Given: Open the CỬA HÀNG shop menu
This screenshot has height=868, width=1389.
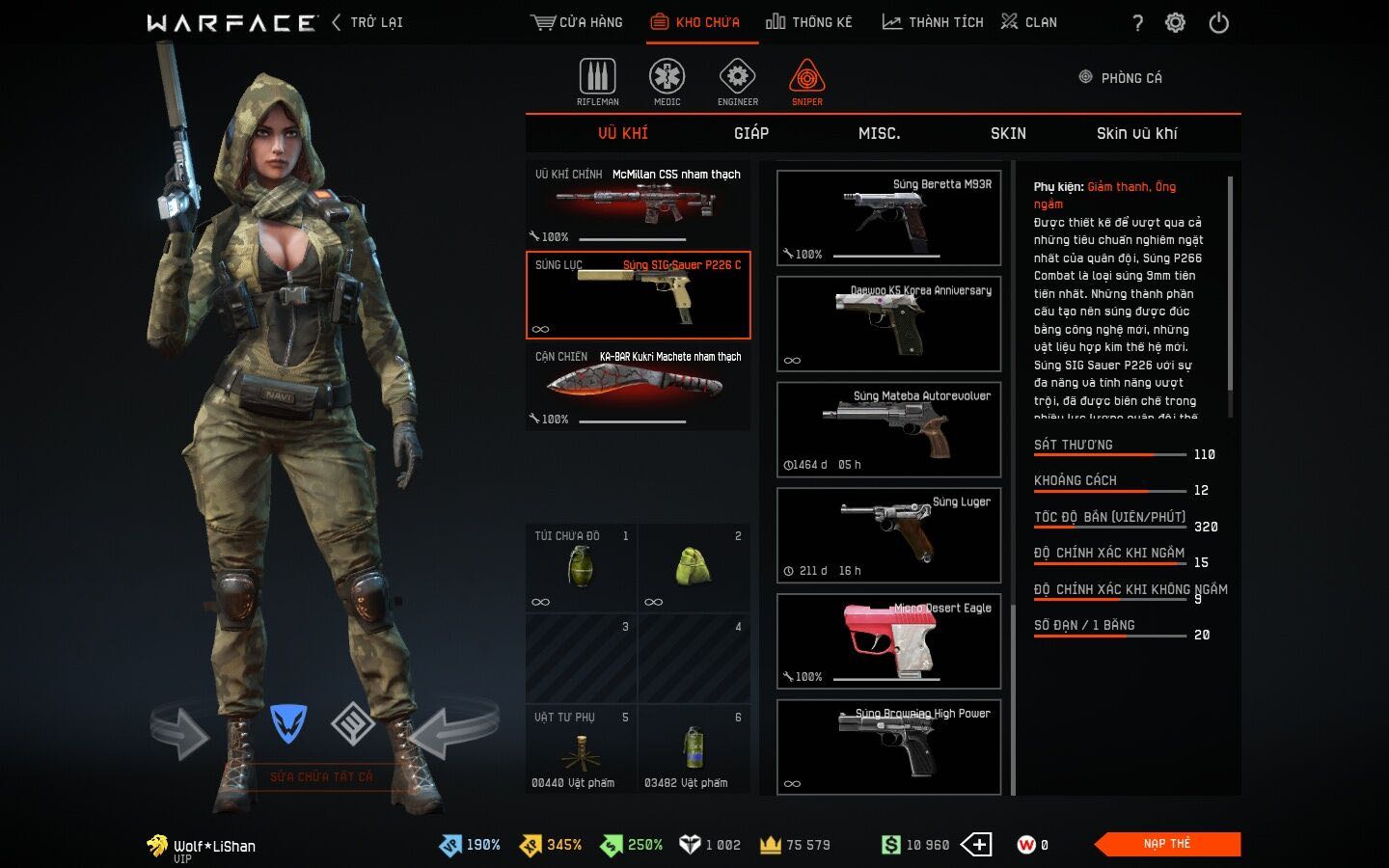Looking at the screenshot, I should [577, 22].
